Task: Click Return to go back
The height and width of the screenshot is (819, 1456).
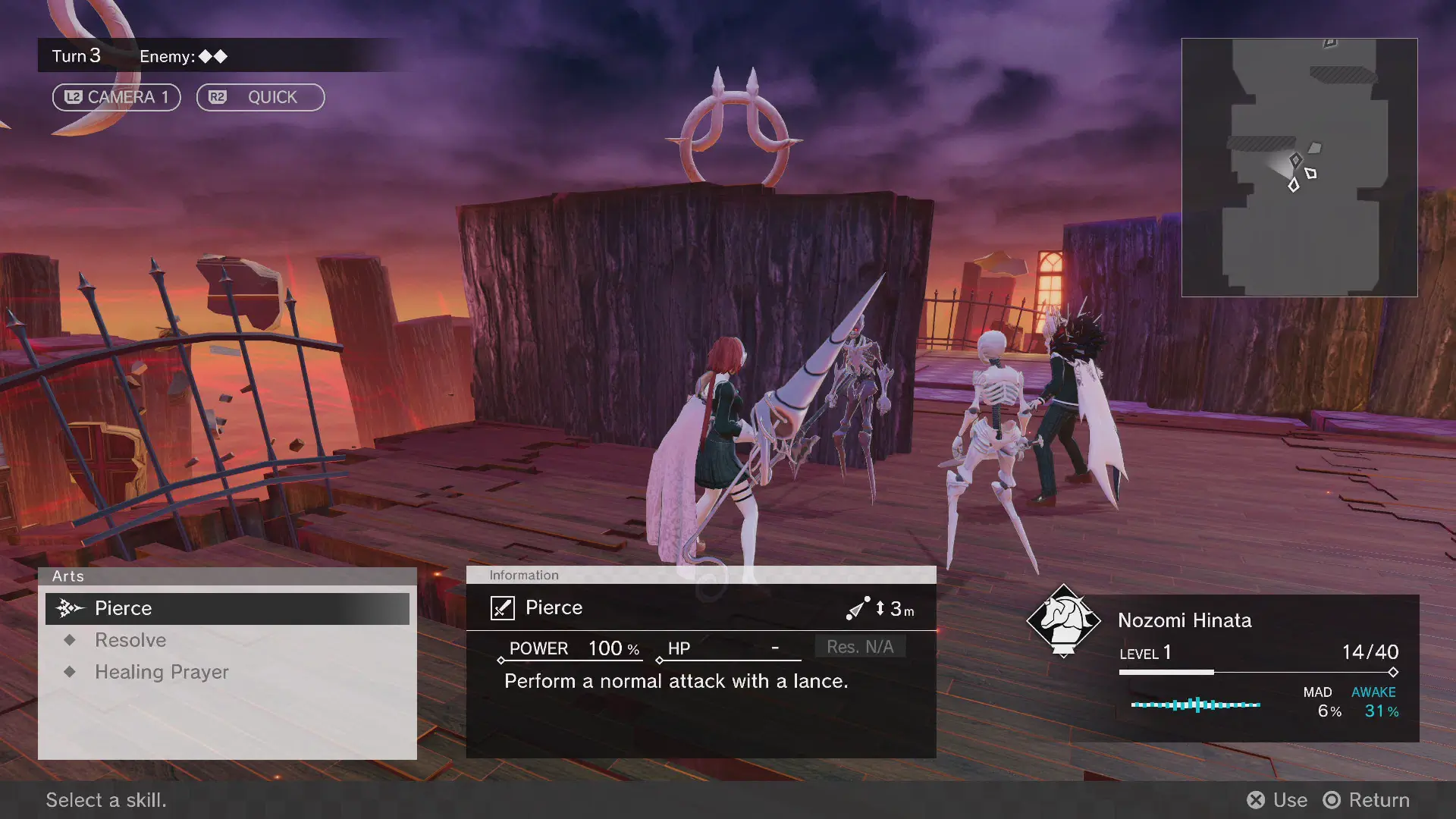Action: tap(1367, 800)
